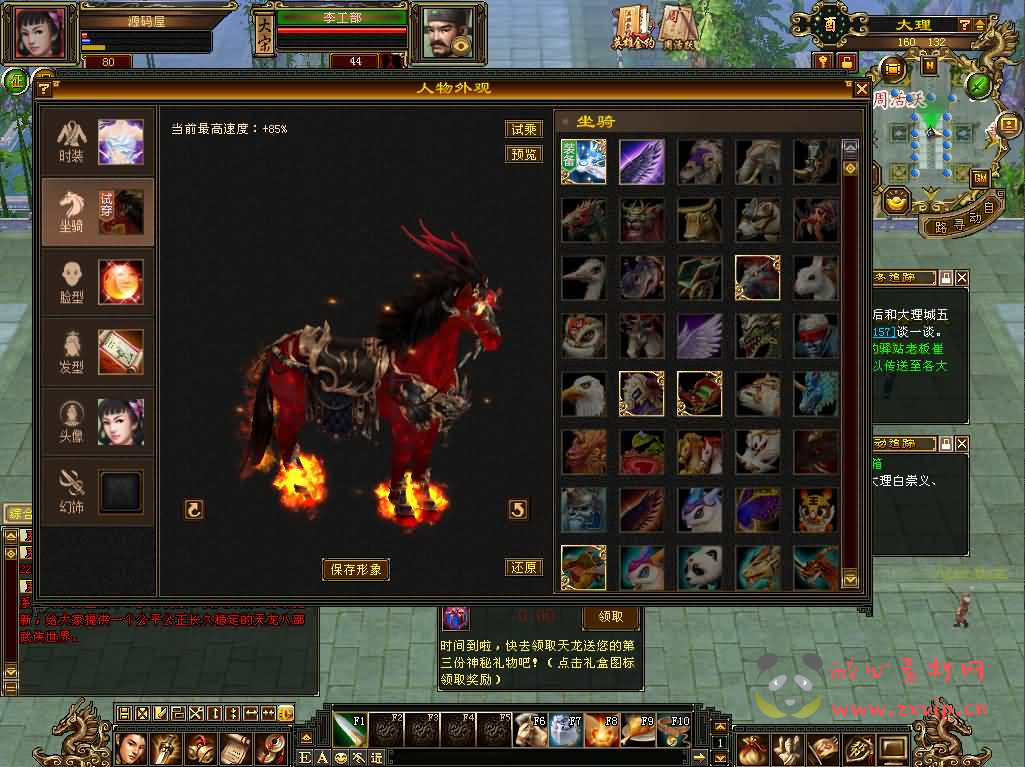Open the 幻饰 accessory tab
This screenshot has width=1025, height=767.
point(98,492)
